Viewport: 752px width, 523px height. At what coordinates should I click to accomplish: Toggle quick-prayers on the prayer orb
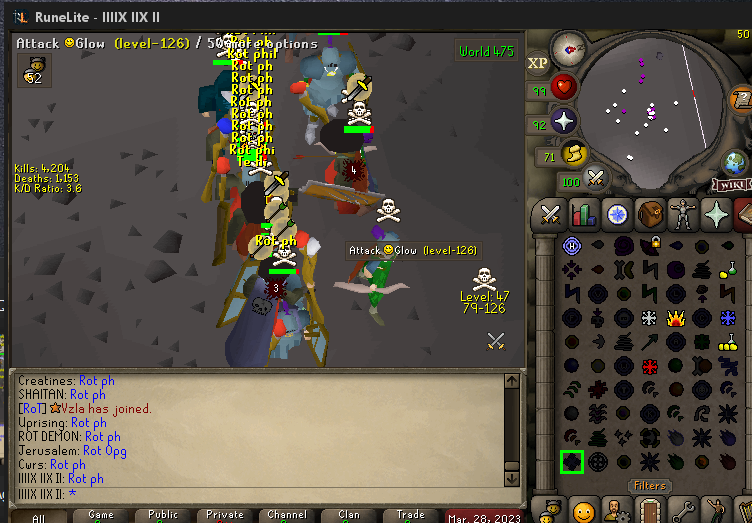point(564,122)
